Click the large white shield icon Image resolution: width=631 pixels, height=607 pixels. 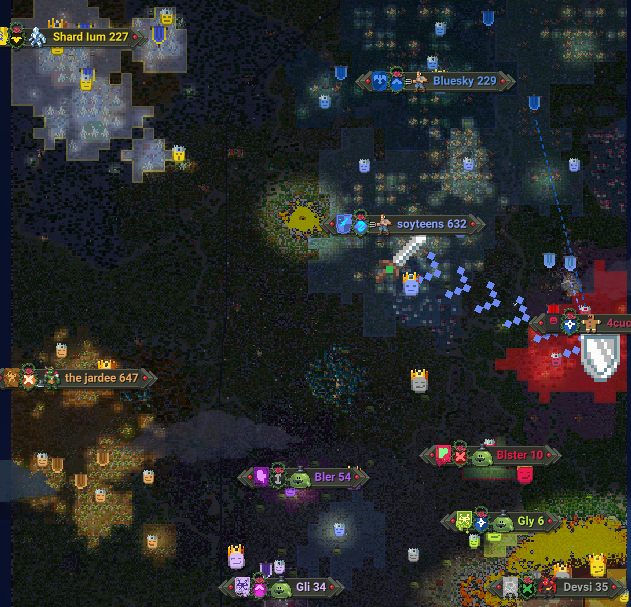[x=600, y=354]
